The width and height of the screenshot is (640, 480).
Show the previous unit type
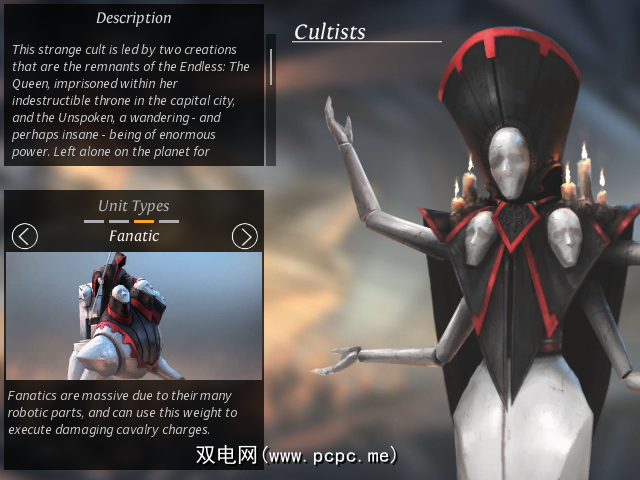pyautogui.click(x=25, y=236)
